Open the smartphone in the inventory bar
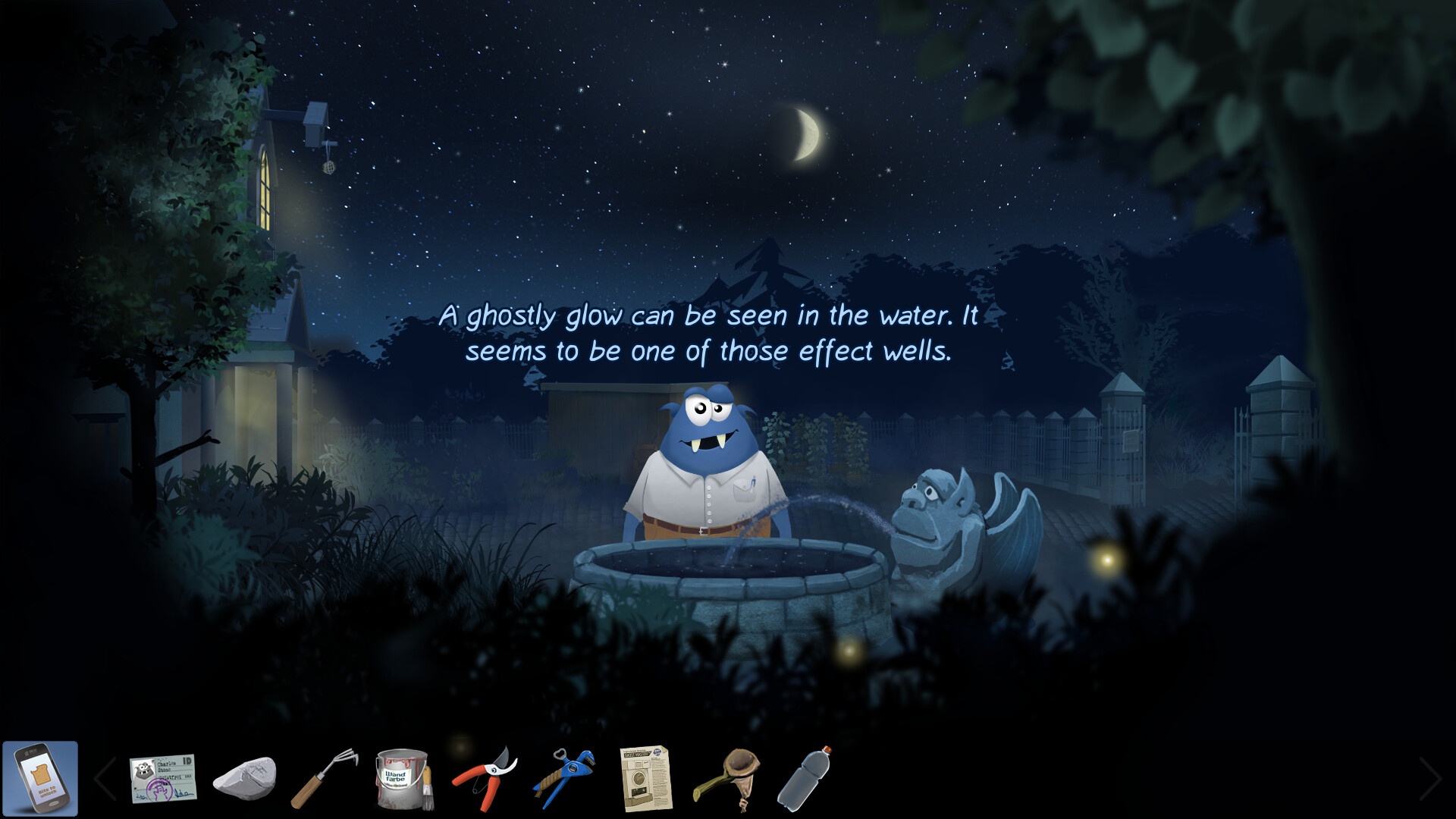Screen dimensions: 1456x819 (40, 779)
